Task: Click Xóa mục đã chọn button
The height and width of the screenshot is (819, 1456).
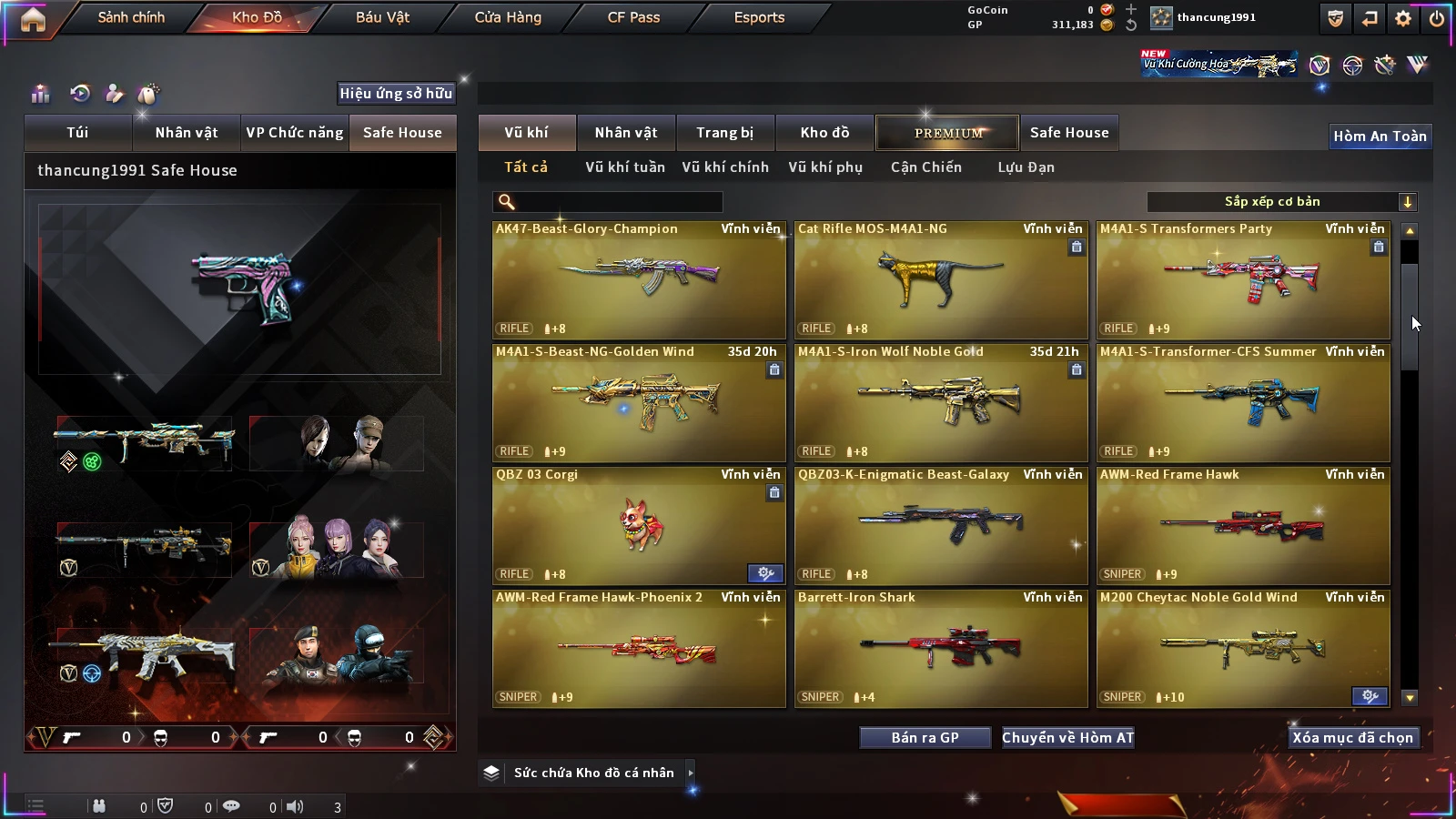Action: pos(1353,738)
